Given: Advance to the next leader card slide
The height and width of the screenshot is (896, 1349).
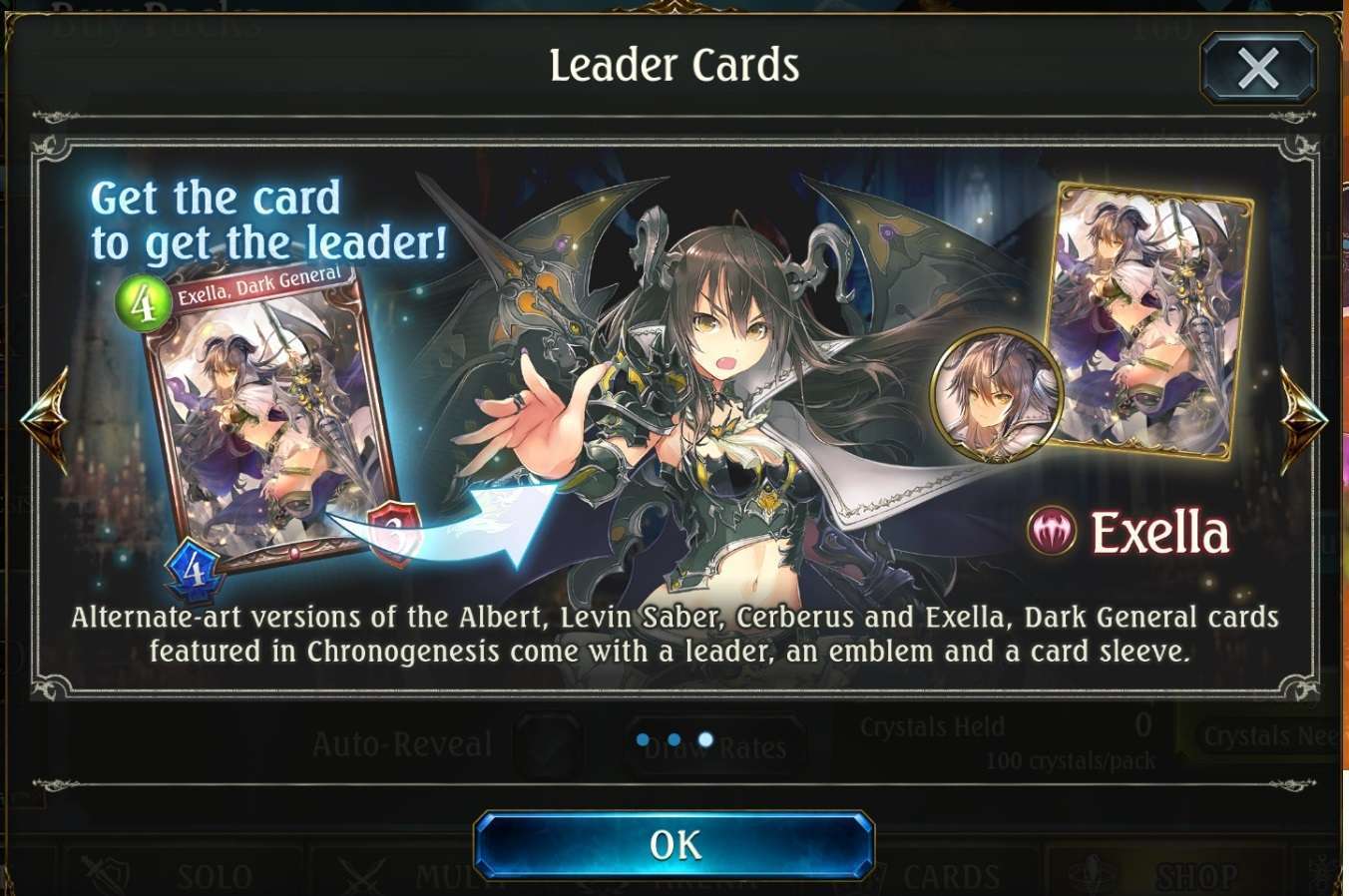Looking at the screenshot, I should [1303, 420].
